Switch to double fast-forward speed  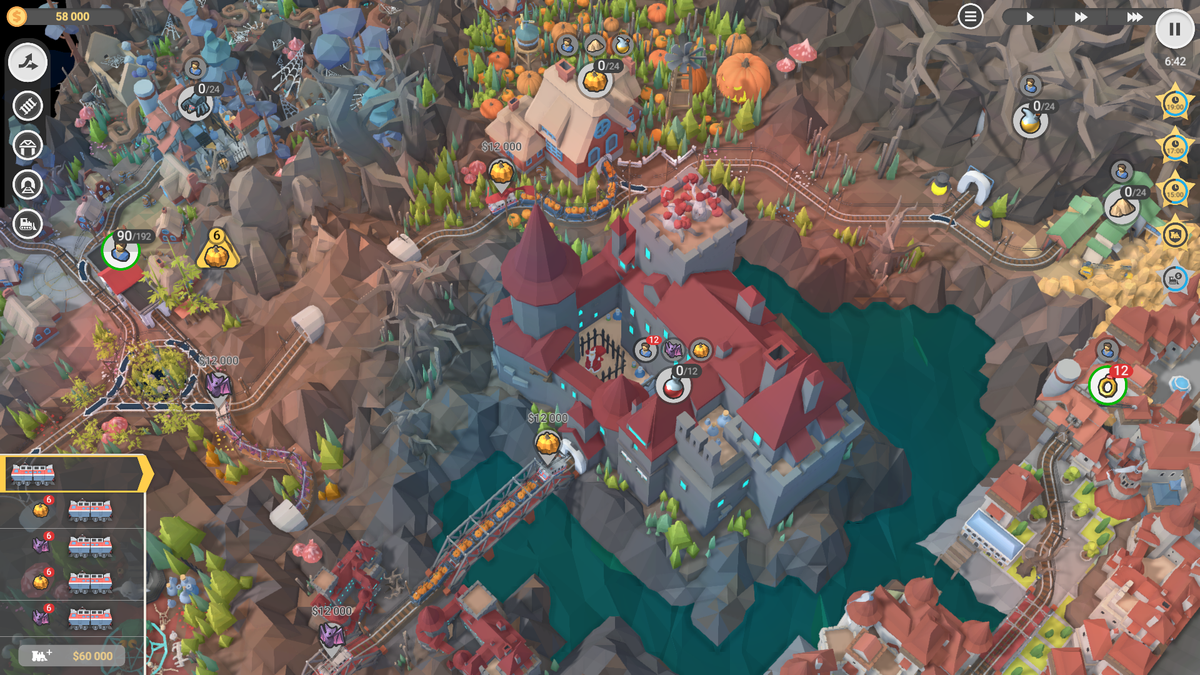[x=1081, y=17]
